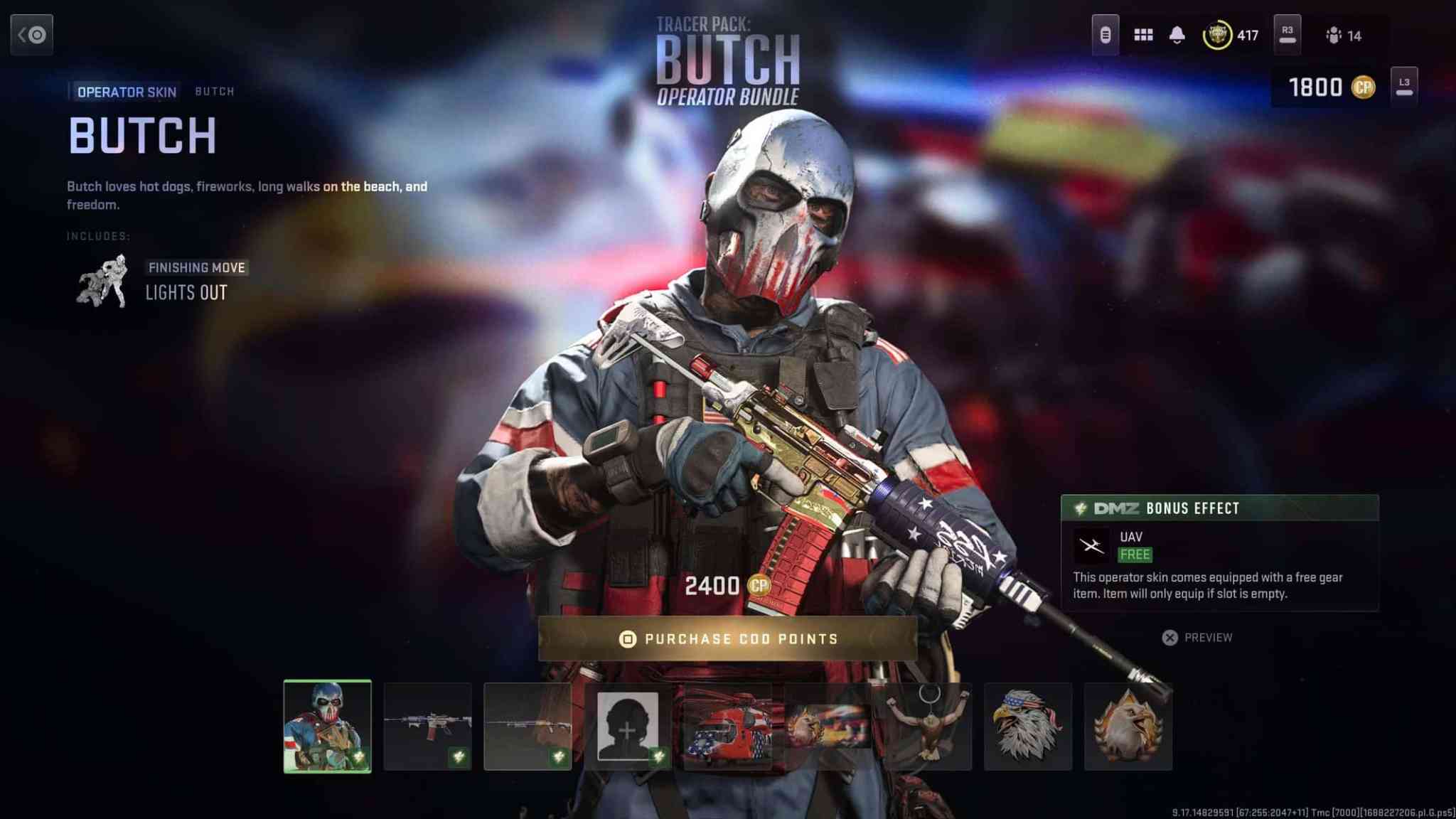Click the L3 indicator next to COD Points

(x=1405, y=85)
